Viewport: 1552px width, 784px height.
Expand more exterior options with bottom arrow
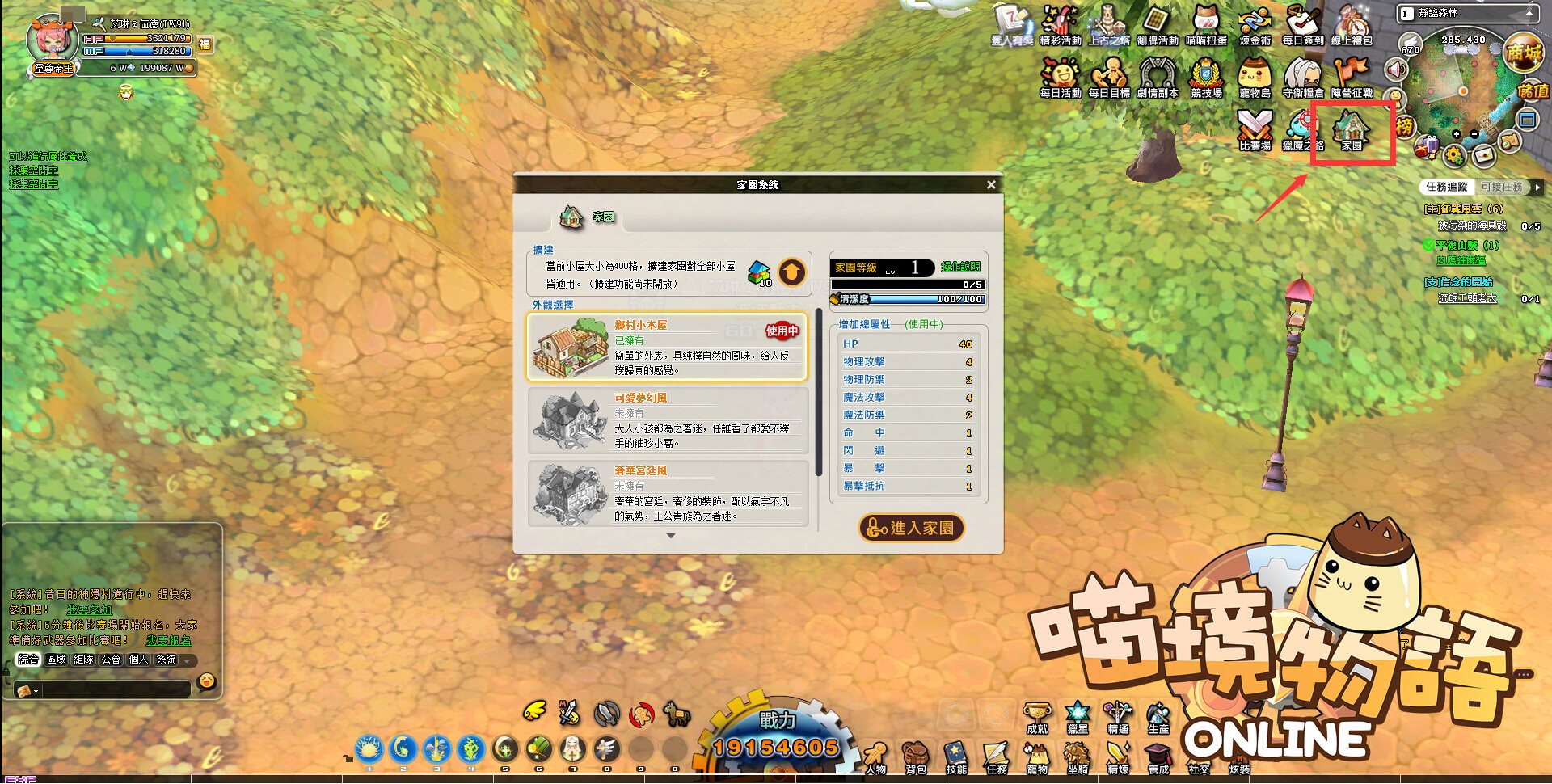(x=671, y=536)
